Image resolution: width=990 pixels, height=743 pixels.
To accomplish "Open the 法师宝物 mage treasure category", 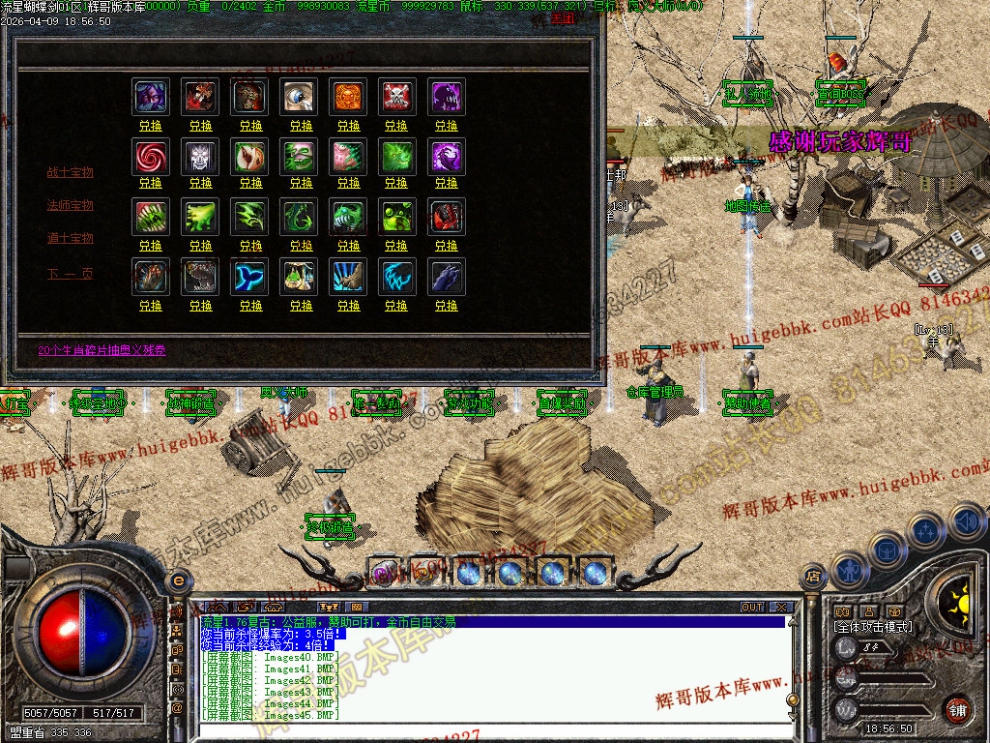I will pyautogui.click(x=70, y=205).
